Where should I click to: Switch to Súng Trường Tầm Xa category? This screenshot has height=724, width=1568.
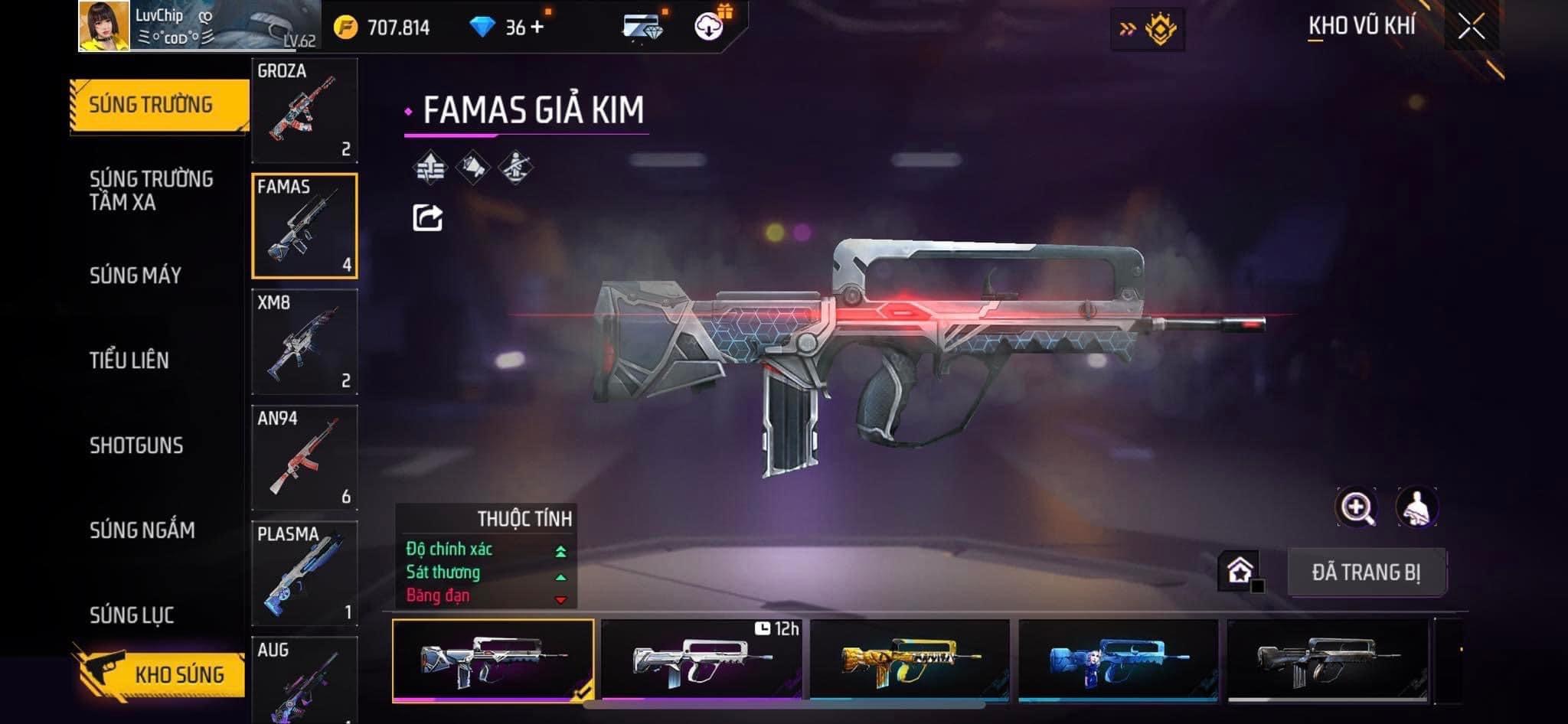pyautogui.click(x=151, y=191)
